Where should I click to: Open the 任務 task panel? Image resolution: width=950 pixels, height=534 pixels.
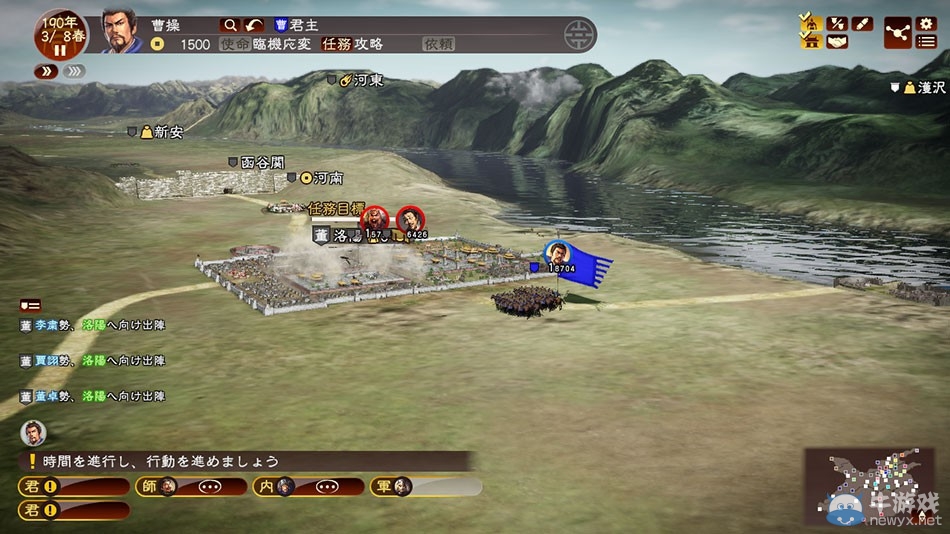[336, 44]
